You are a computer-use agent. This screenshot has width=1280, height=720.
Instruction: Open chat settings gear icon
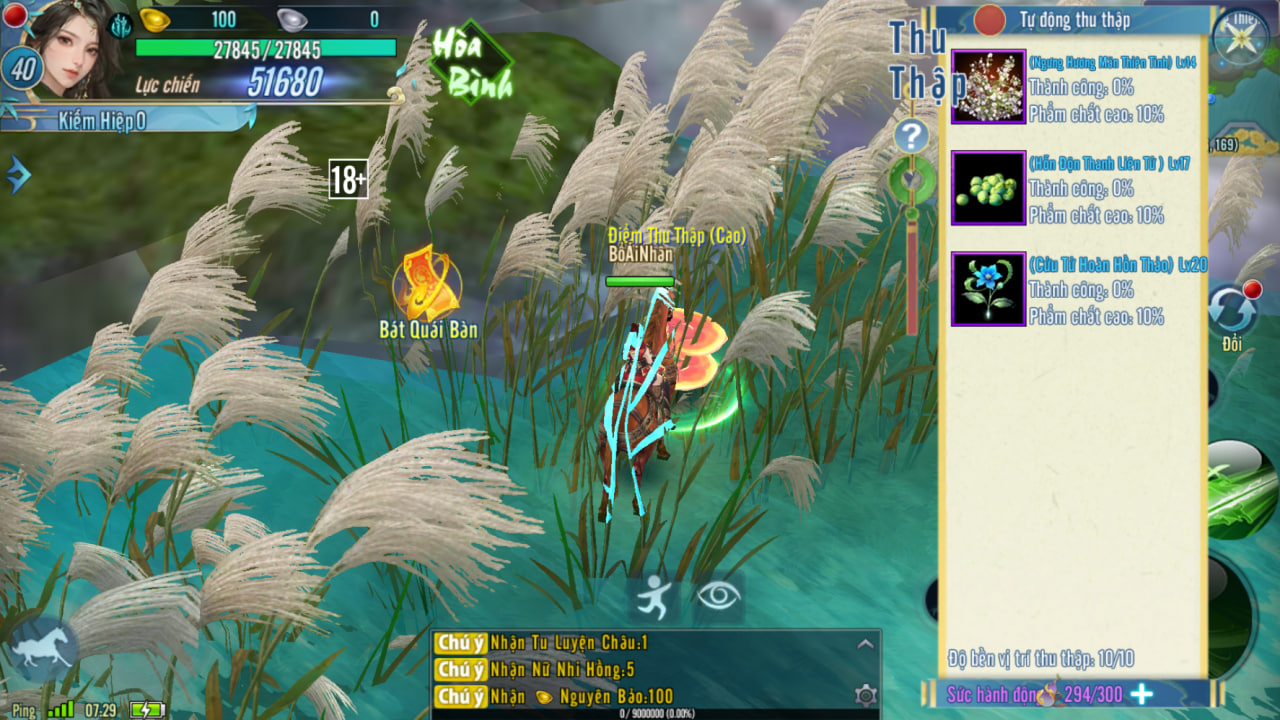(866, 695)
